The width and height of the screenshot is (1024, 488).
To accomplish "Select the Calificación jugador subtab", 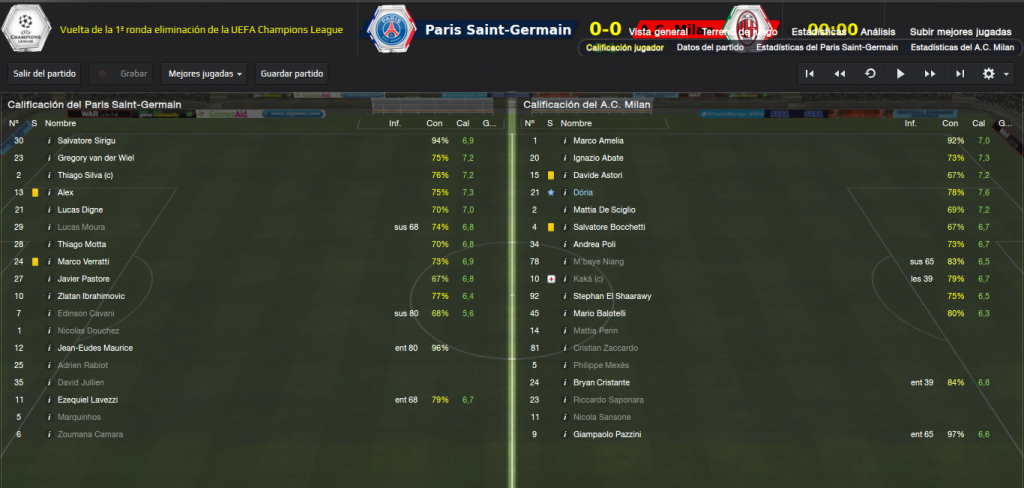I will (625, 47).
